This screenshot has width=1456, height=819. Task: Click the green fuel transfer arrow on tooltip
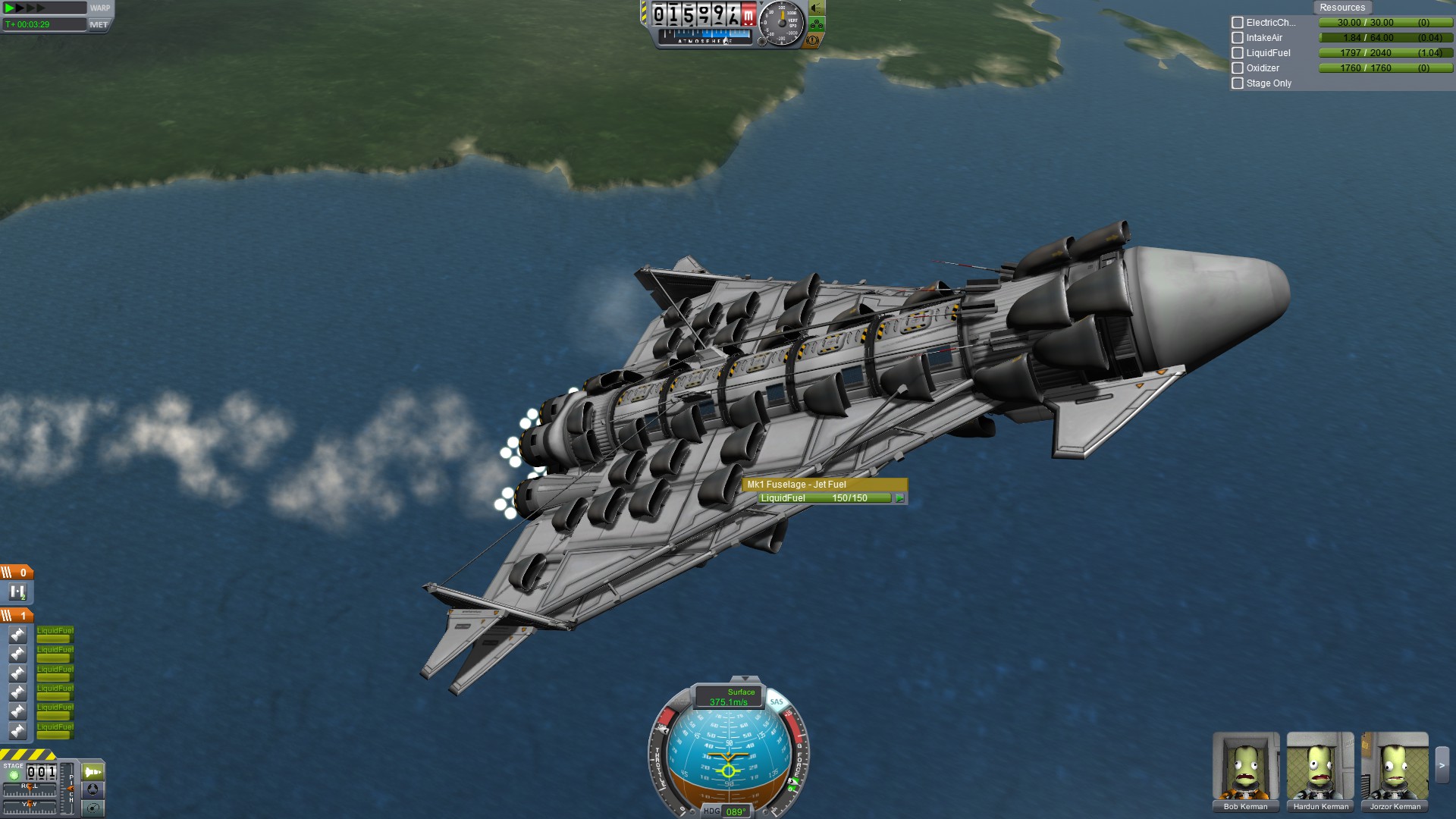[899, 498]
